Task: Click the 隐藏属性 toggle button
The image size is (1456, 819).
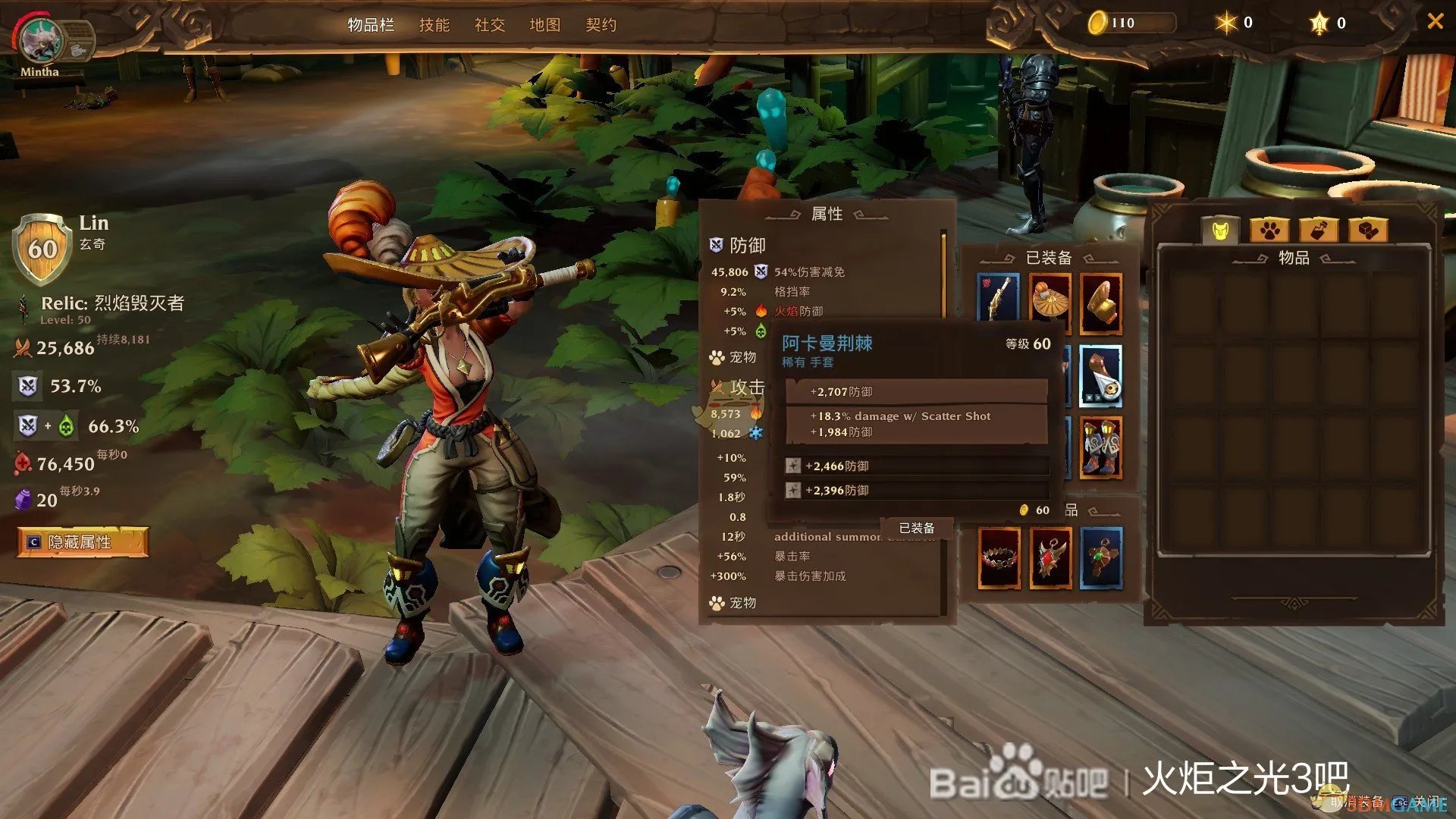Action: (x=82, y=543)
